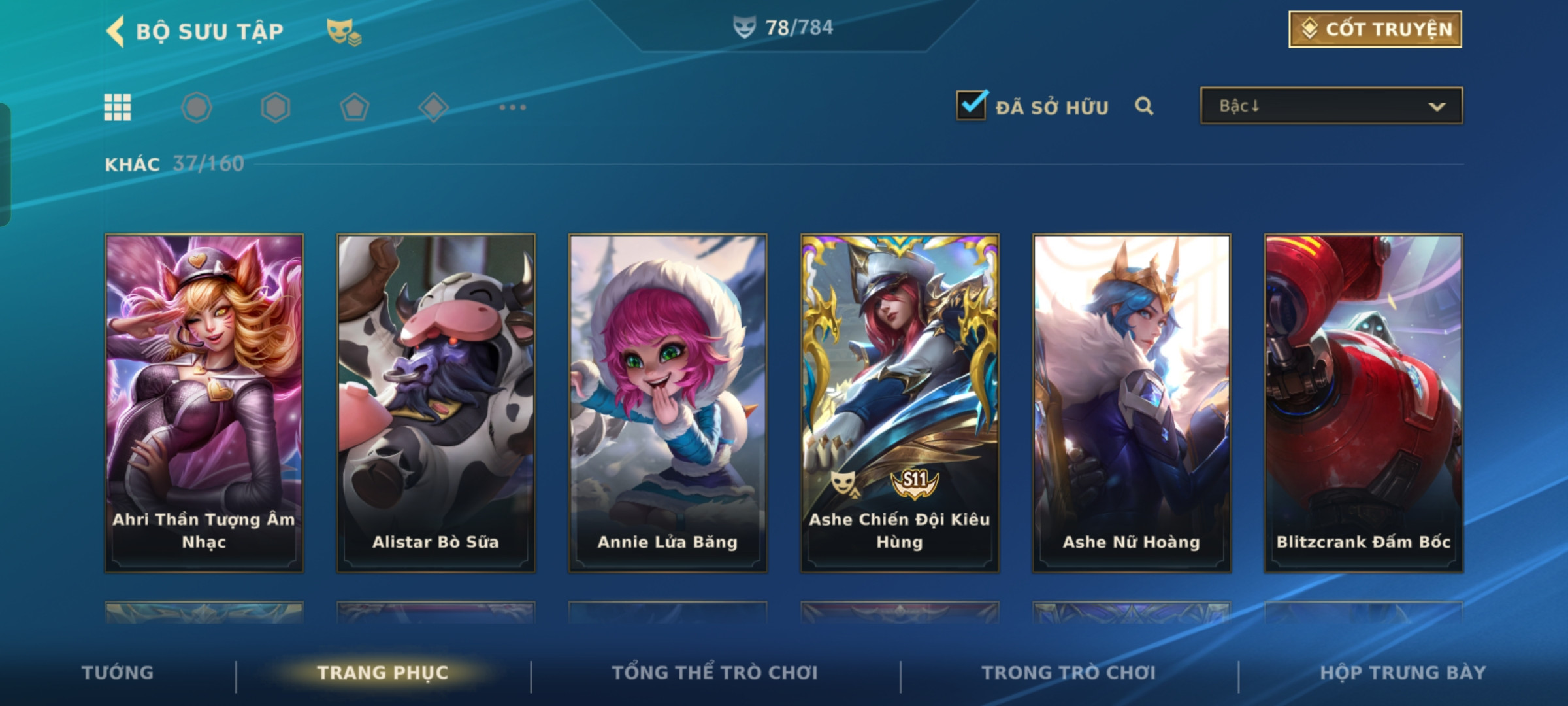
Task: Open the skin search magnifier
Action: (x=1144, y=106)
